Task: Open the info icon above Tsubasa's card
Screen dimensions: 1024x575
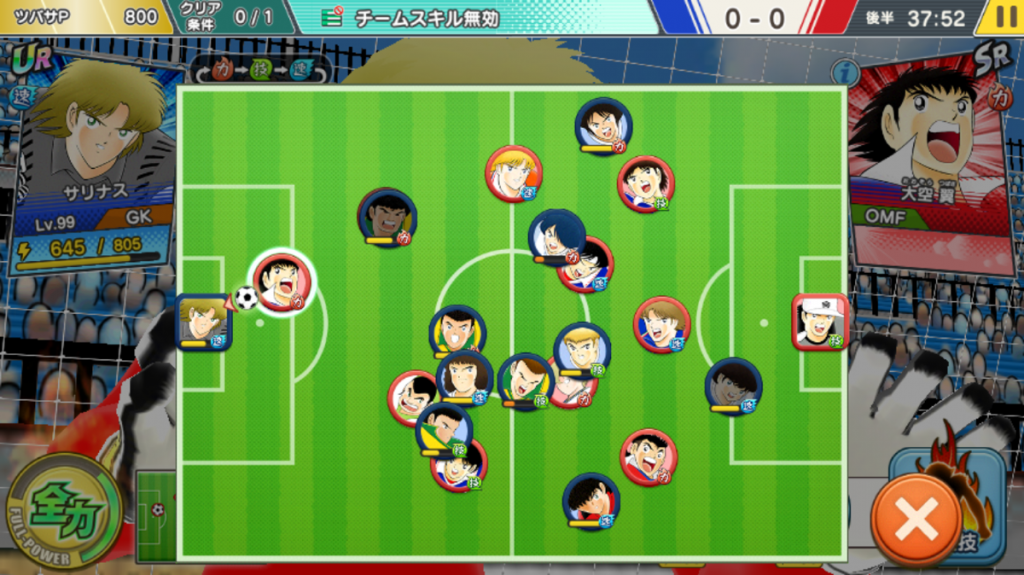Action: [x=845, y=72]
